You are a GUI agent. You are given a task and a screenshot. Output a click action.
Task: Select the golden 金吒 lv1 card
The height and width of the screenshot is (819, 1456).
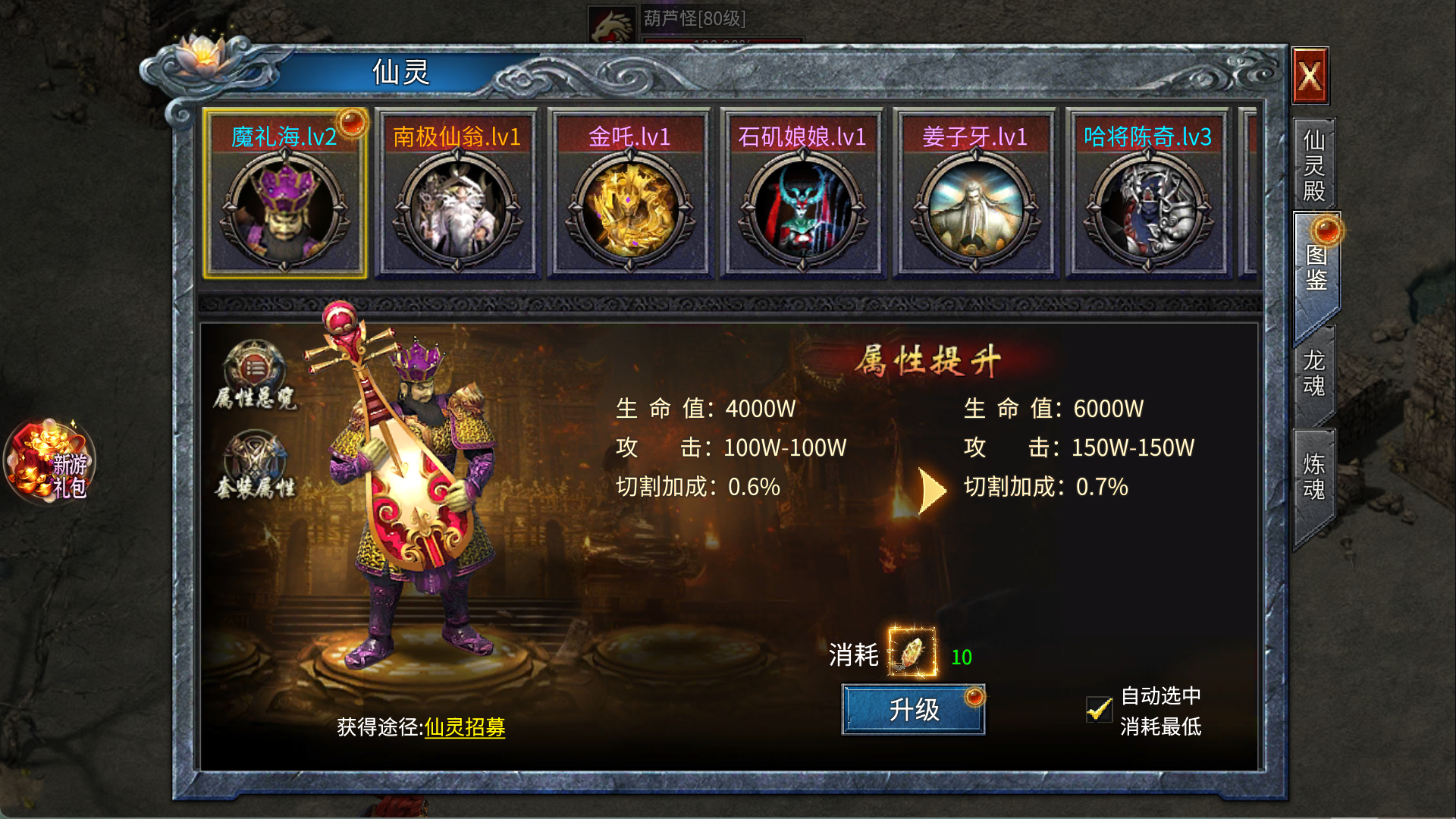[x=629, y=195]
